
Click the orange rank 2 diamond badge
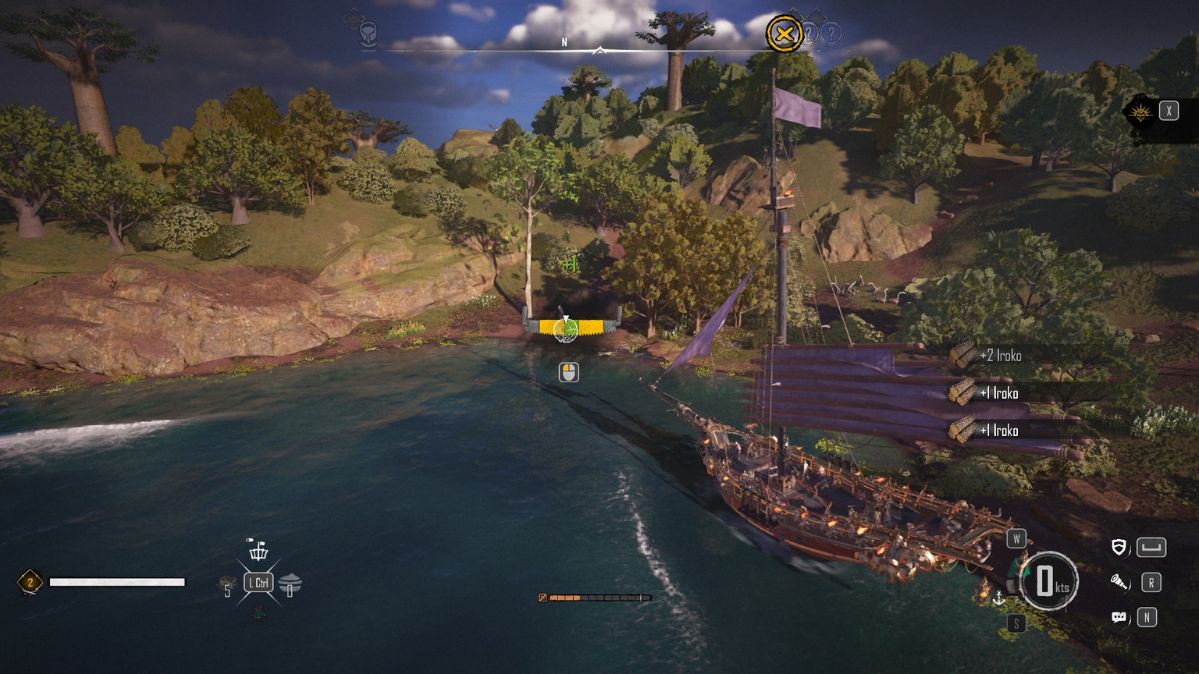click(30, 582)
